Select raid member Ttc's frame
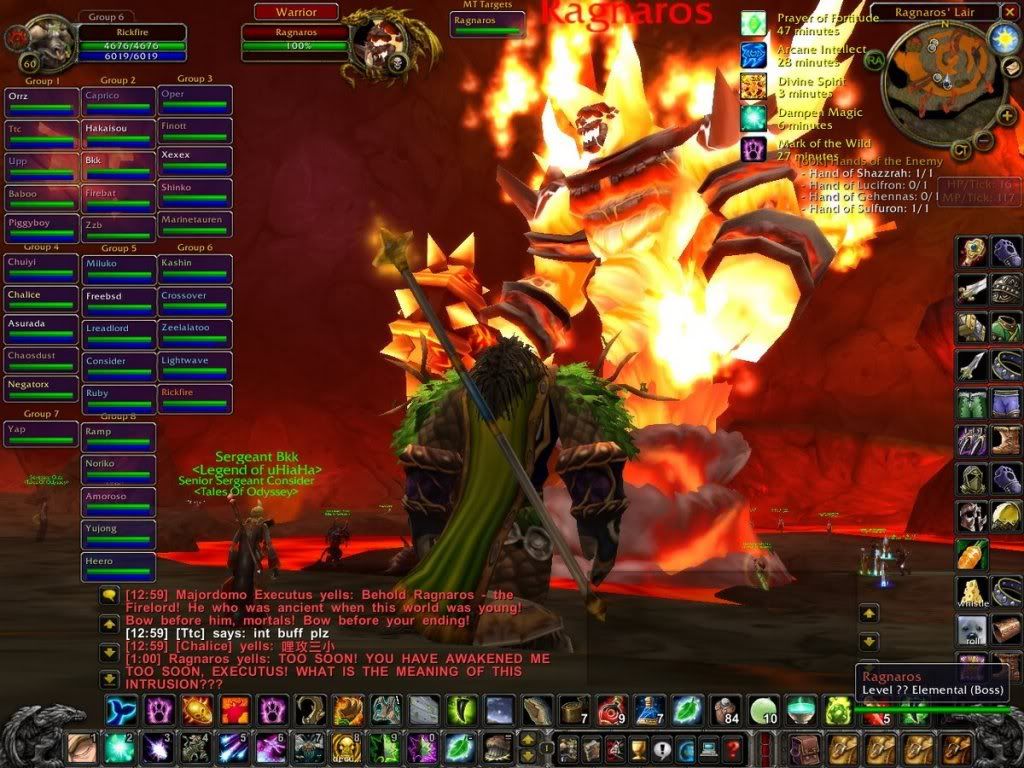 (42, 133)
